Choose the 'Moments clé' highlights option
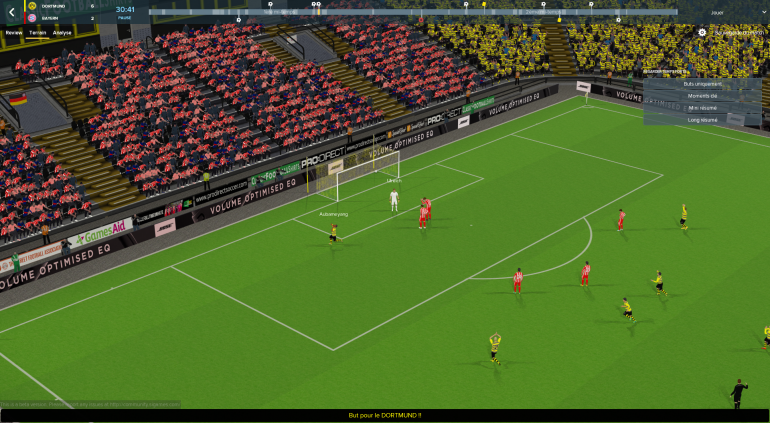770x423 pixels. pyautogui.click(x=702, y=96)
